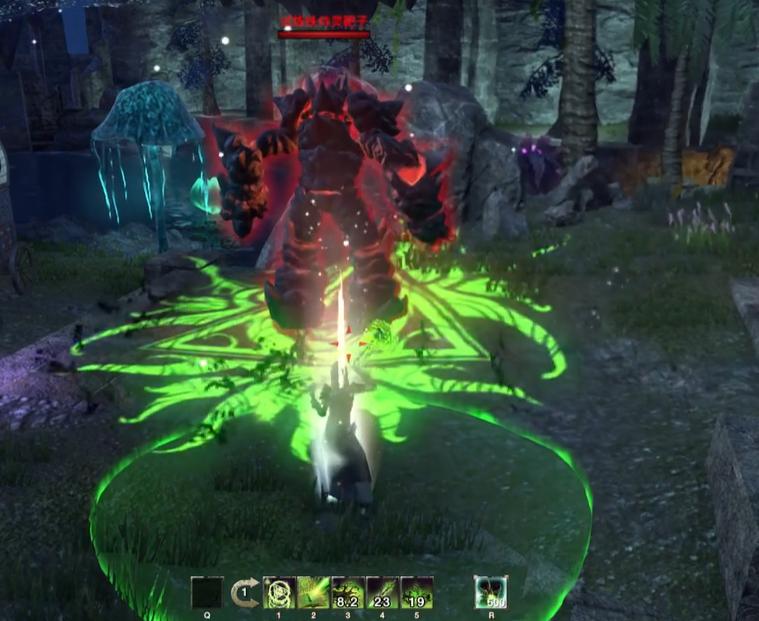Trigger the spear ability showing 23
This screenshot has width=759, height=621.
point(382,592)
